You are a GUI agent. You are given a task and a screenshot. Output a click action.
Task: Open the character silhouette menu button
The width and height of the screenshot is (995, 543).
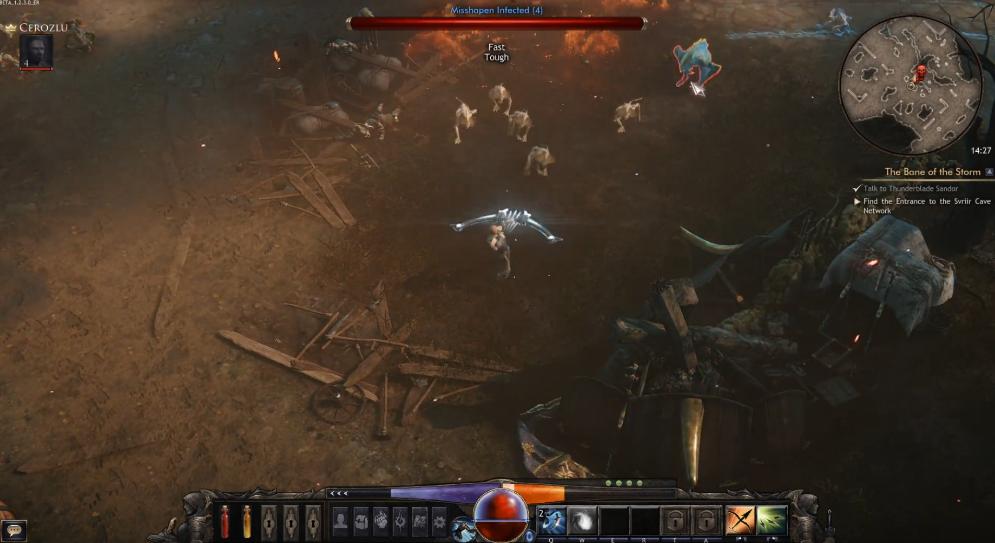(341, 520)
